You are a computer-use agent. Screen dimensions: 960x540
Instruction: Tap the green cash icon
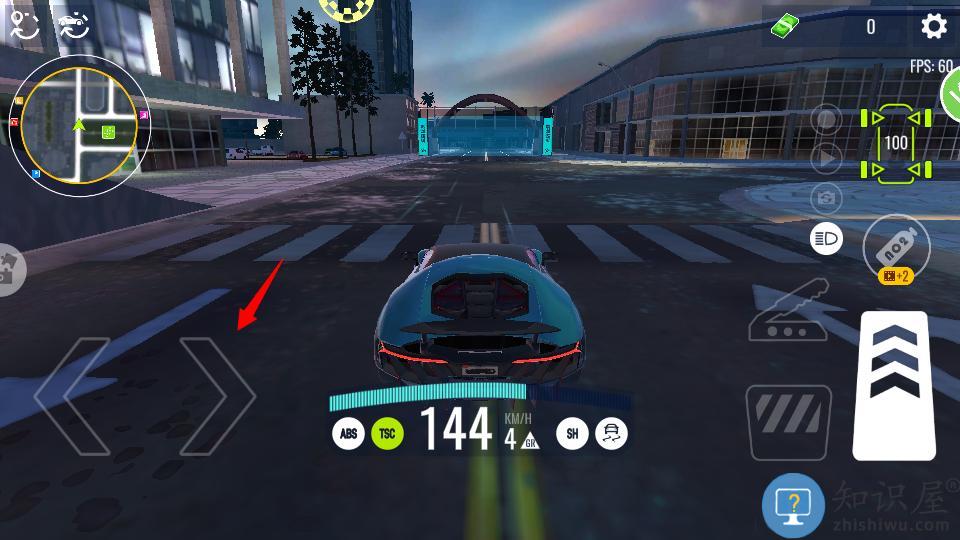[x=786, y=27]
